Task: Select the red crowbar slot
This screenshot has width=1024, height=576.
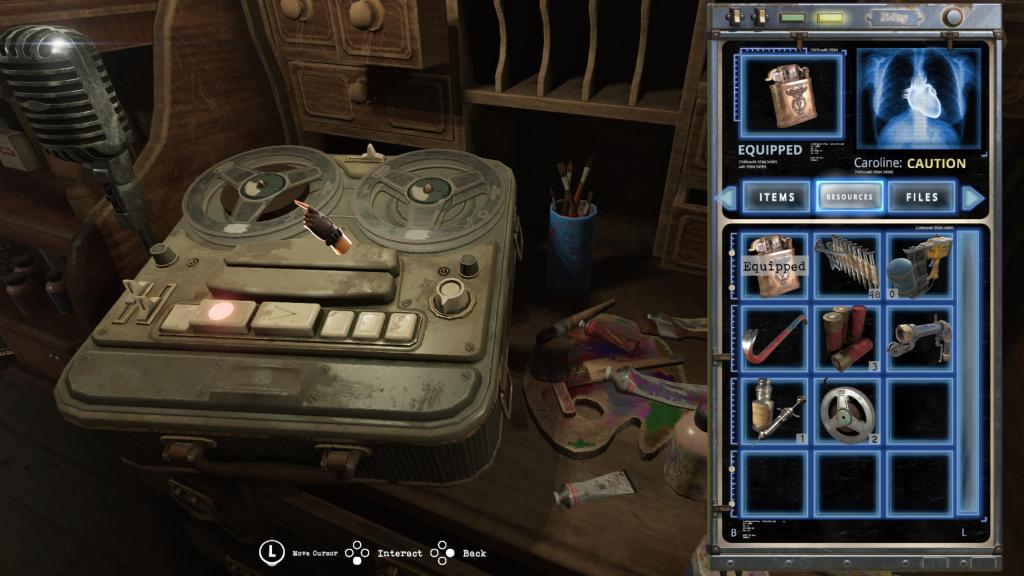Action: (x=775, y=338)
